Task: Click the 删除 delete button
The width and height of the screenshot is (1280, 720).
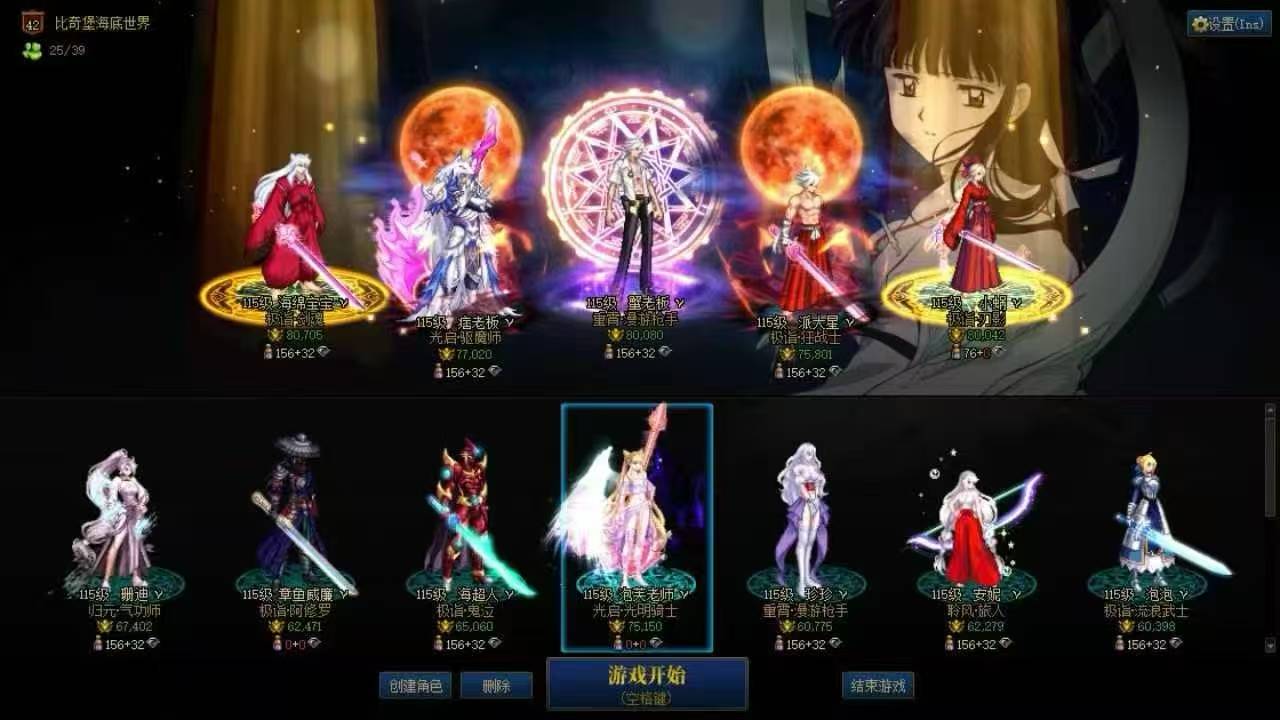Action: click(496, 686)
